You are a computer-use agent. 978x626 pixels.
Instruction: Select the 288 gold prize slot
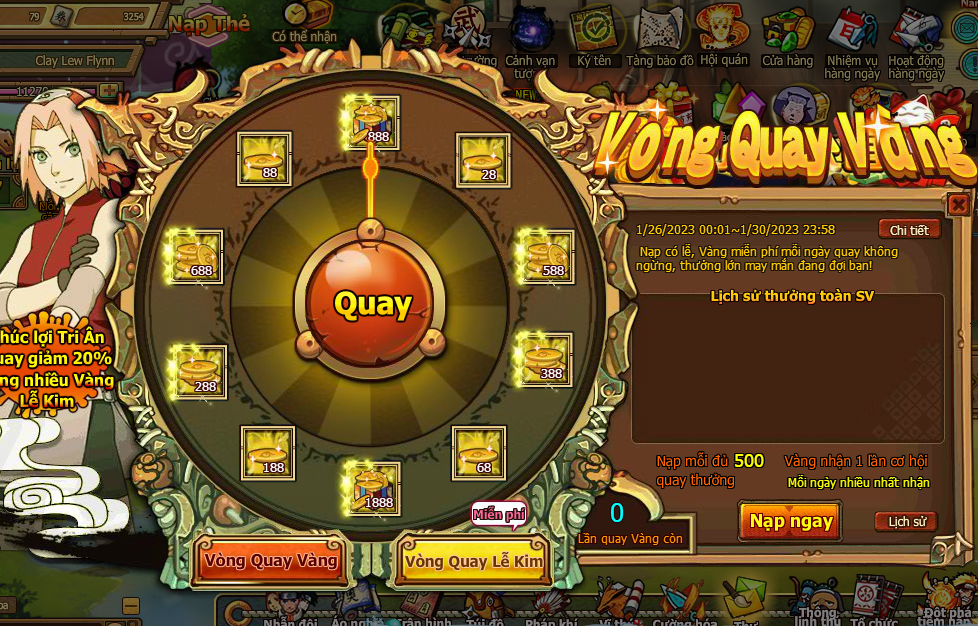coord(199,372)
